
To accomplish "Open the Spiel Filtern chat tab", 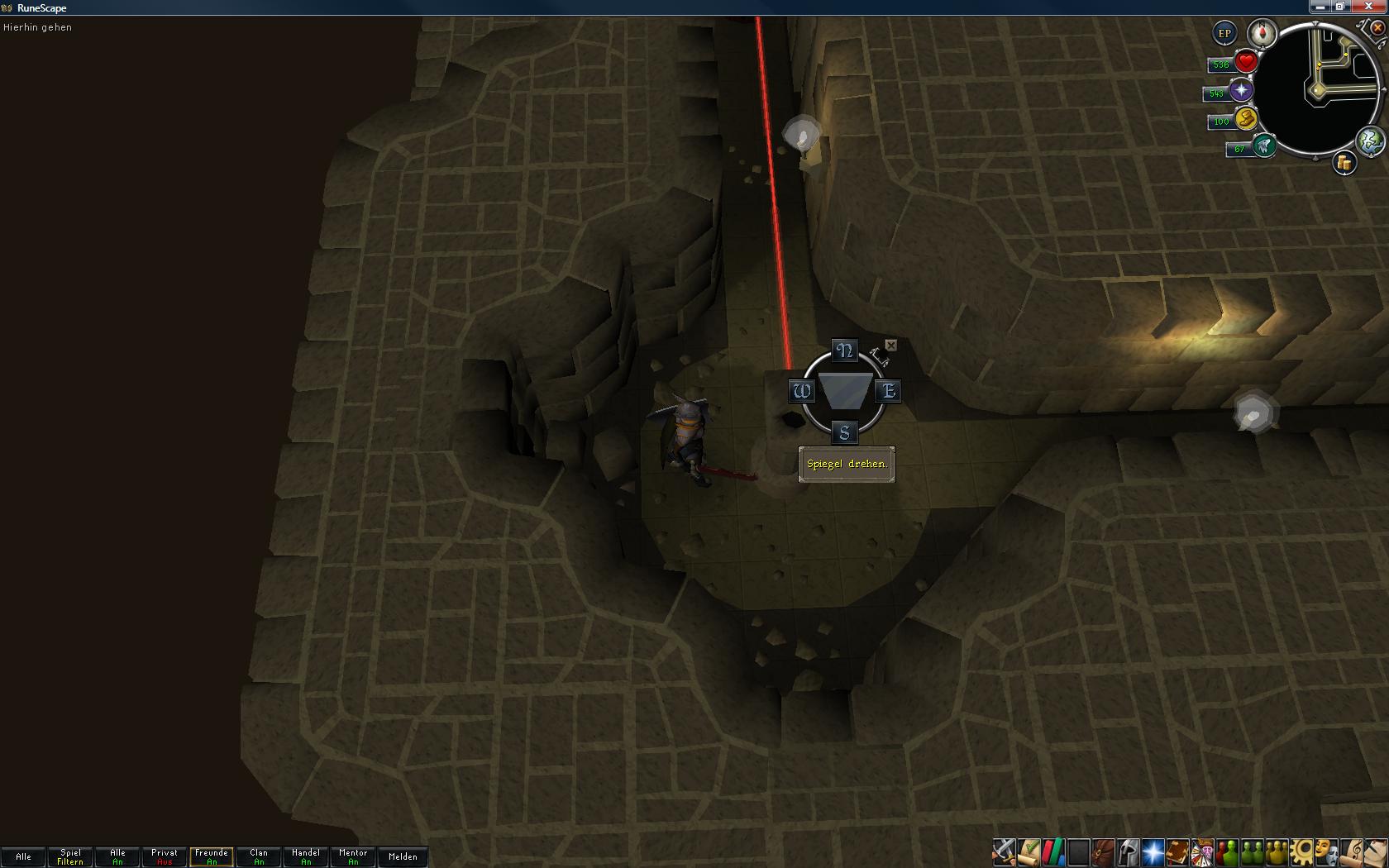I will [x=70, y=857].
